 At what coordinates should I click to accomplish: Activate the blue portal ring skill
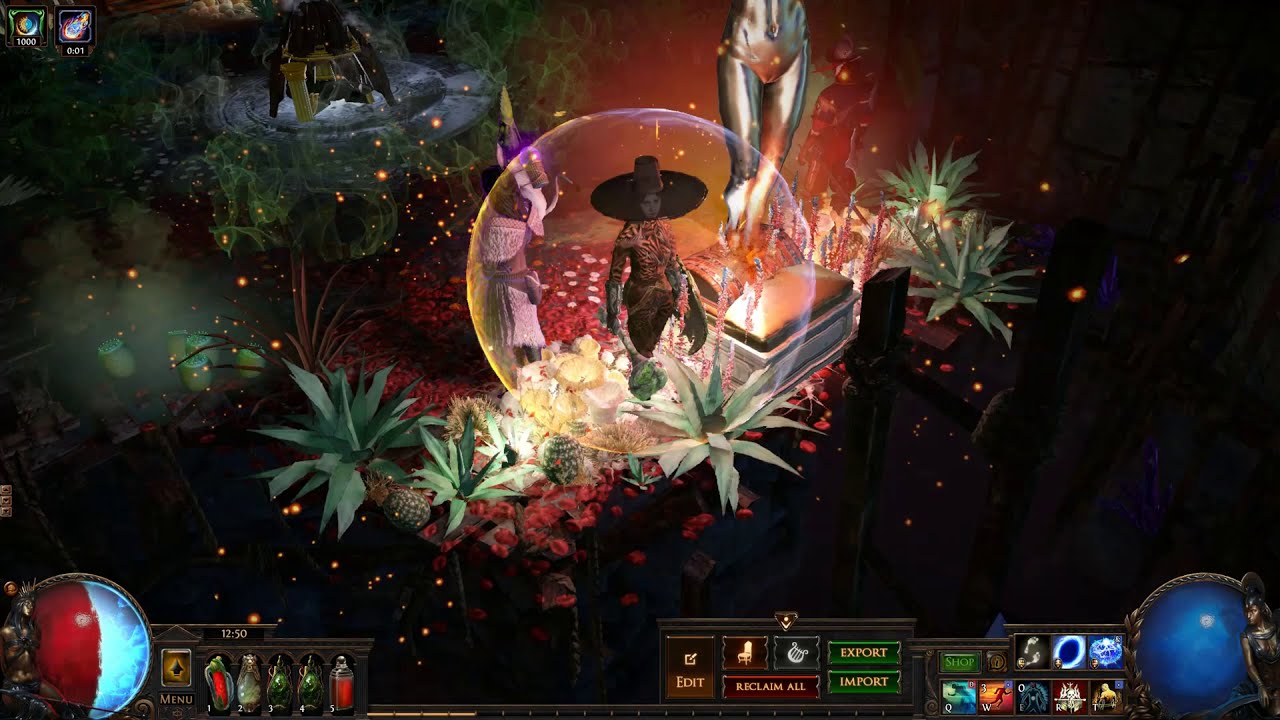[1069, 652]
